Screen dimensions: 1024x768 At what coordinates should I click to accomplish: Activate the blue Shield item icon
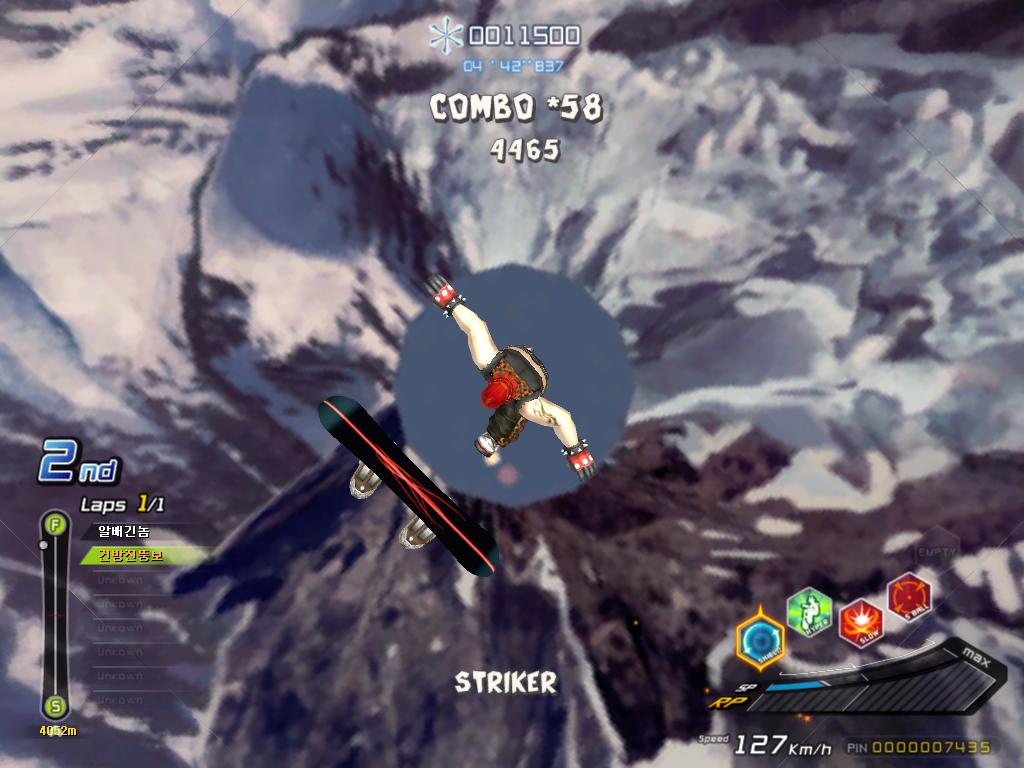(760, 639)
